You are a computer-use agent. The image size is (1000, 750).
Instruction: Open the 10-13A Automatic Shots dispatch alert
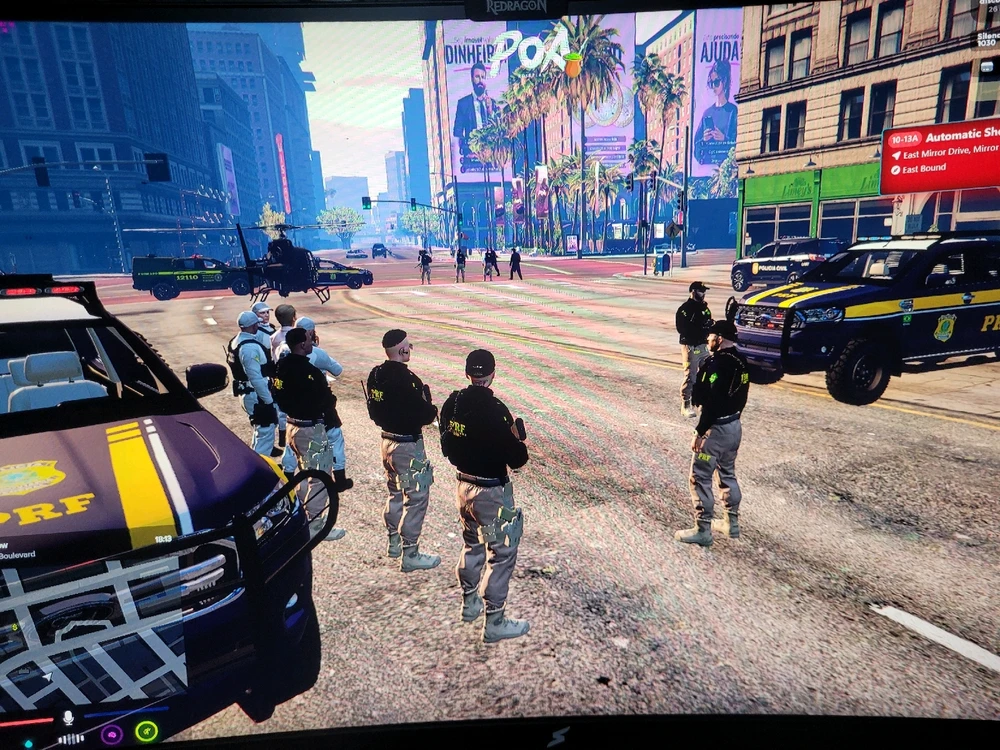(940, 154)
